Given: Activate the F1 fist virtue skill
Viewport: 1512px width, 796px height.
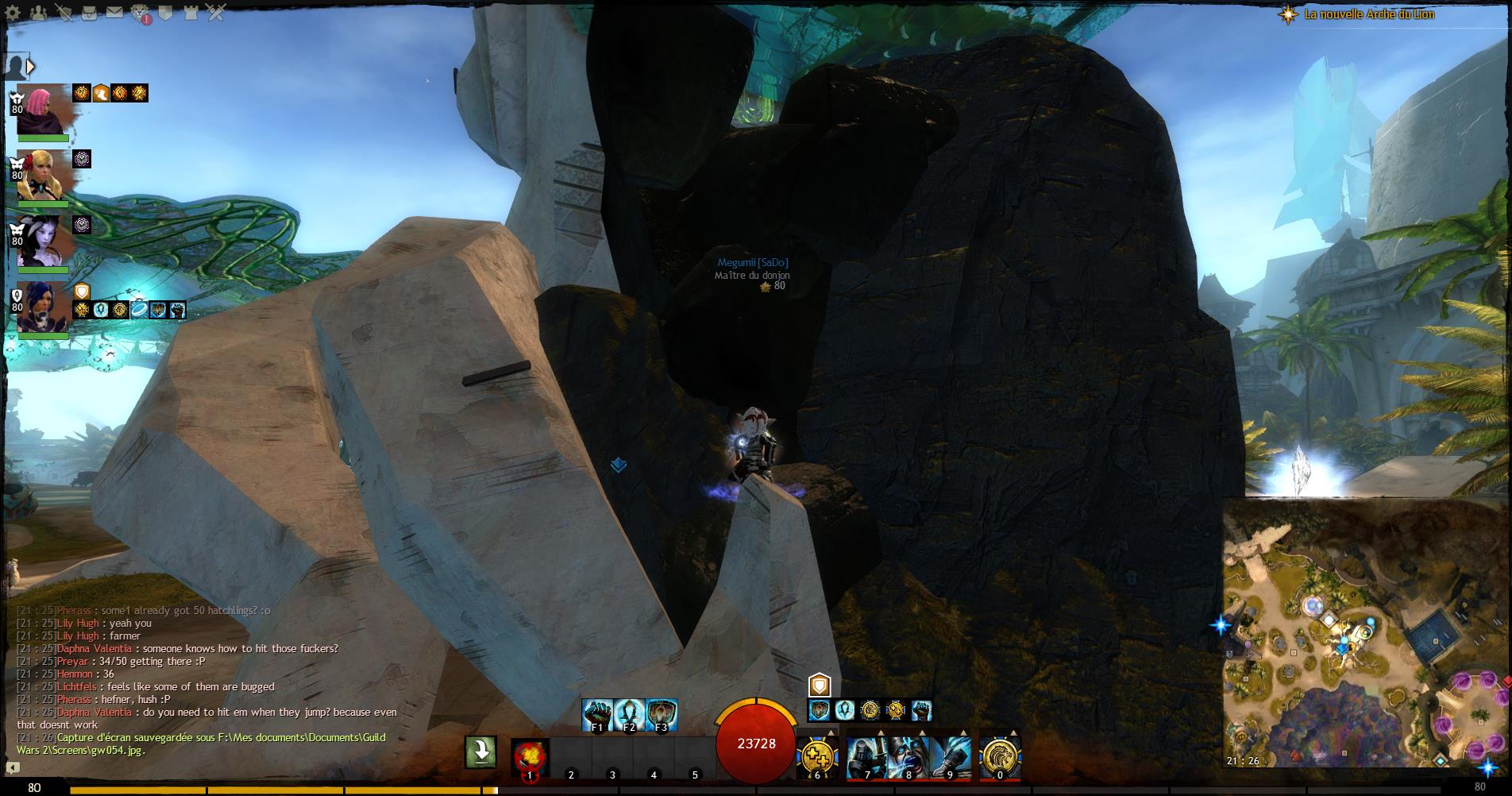Looking at the screenshot, I should 597,714.
